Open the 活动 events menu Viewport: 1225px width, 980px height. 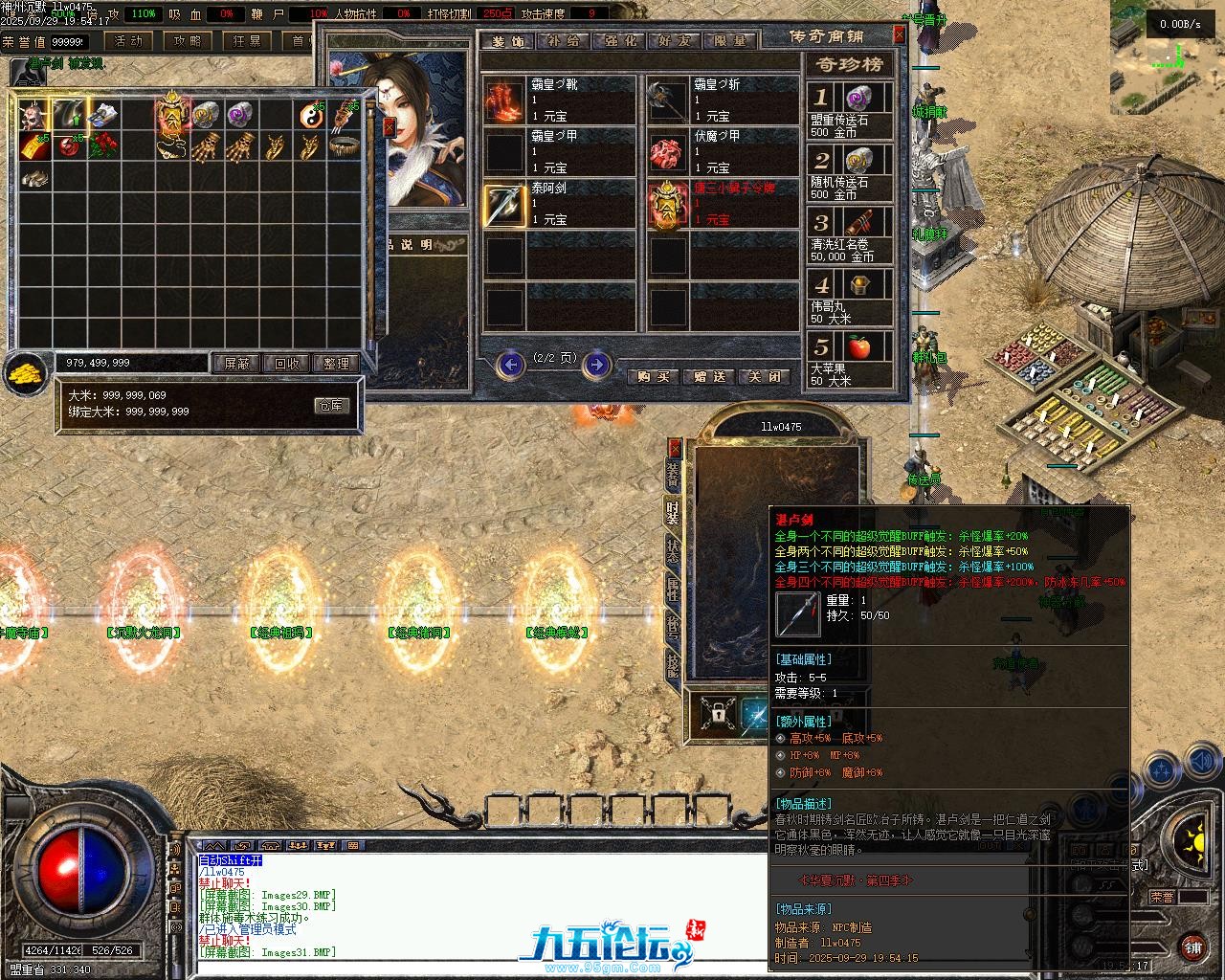(127, 41)
